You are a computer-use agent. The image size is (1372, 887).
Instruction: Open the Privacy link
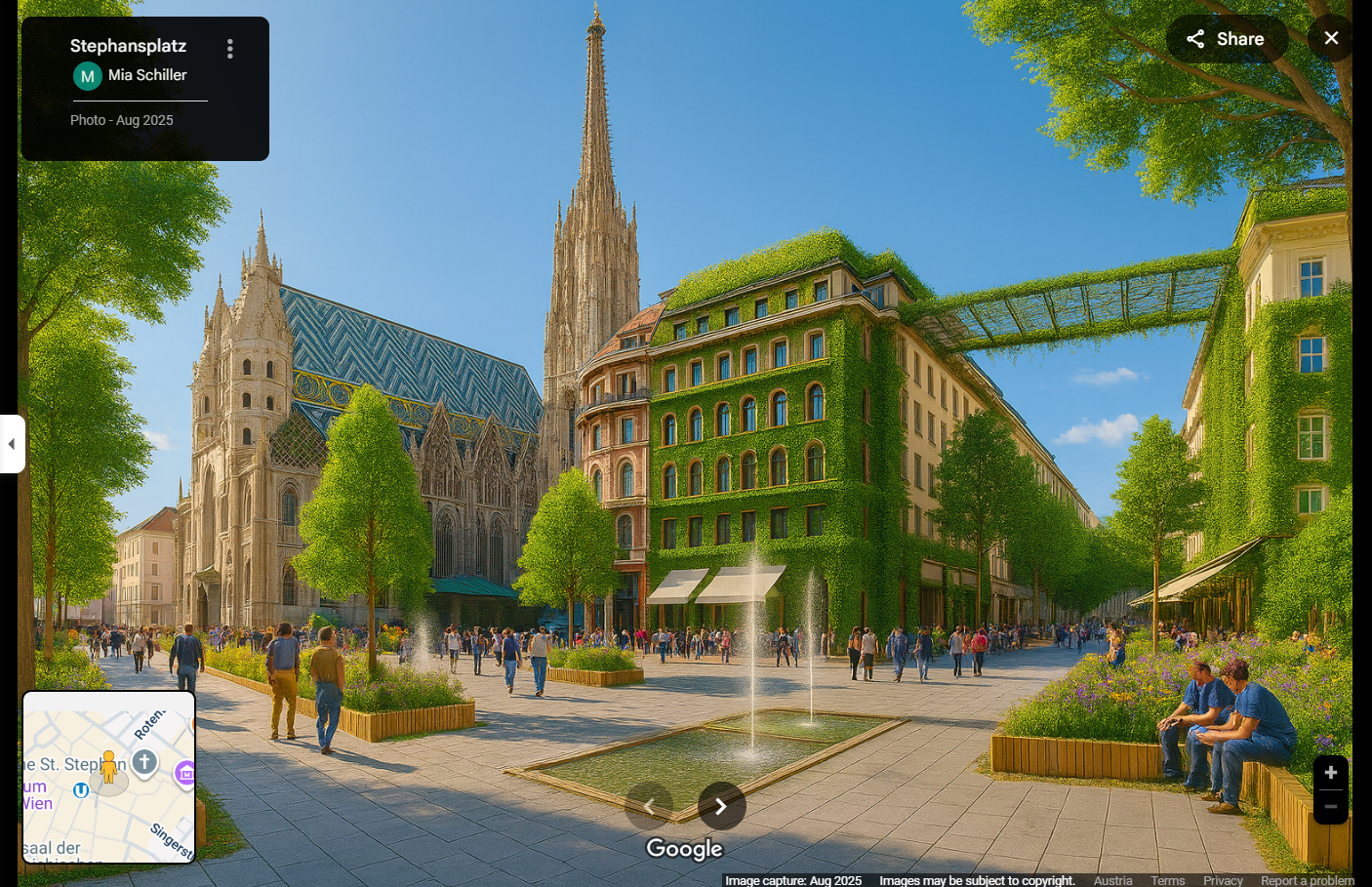(x=1222, y=880)
